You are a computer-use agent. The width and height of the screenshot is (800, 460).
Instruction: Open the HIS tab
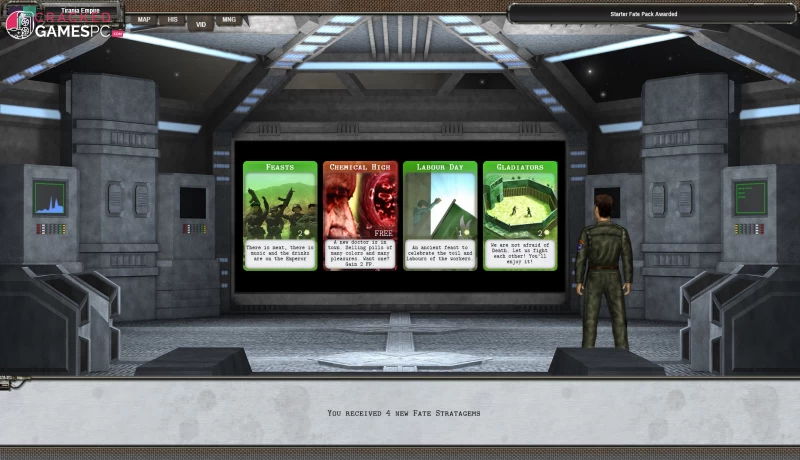[172, 19]
